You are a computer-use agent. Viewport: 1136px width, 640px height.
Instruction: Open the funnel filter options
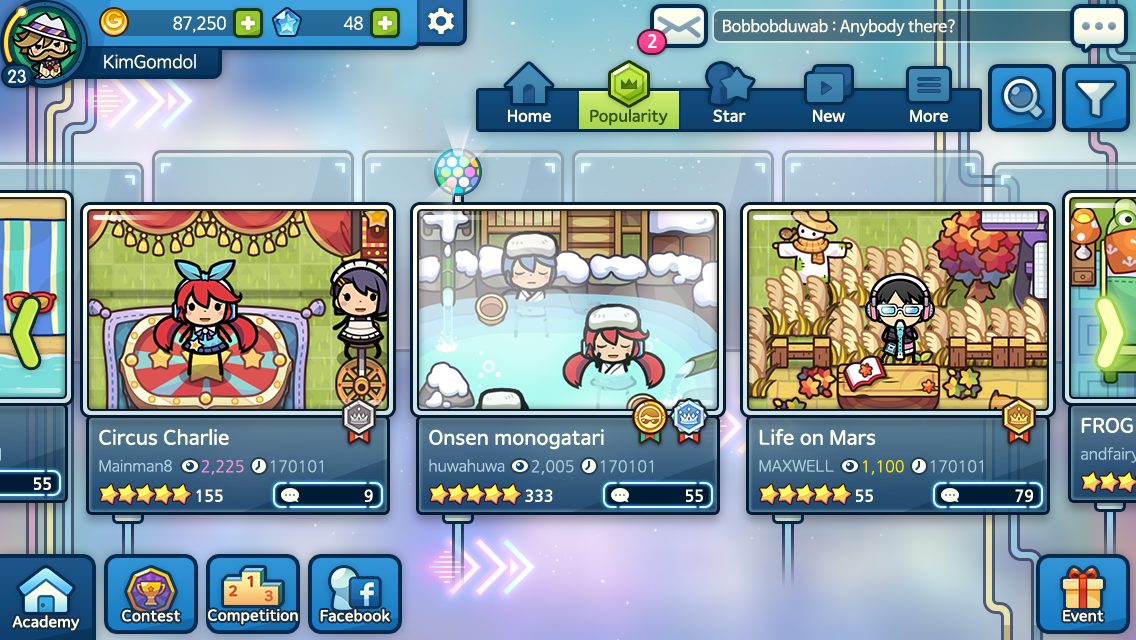(x=1095, y=98)
